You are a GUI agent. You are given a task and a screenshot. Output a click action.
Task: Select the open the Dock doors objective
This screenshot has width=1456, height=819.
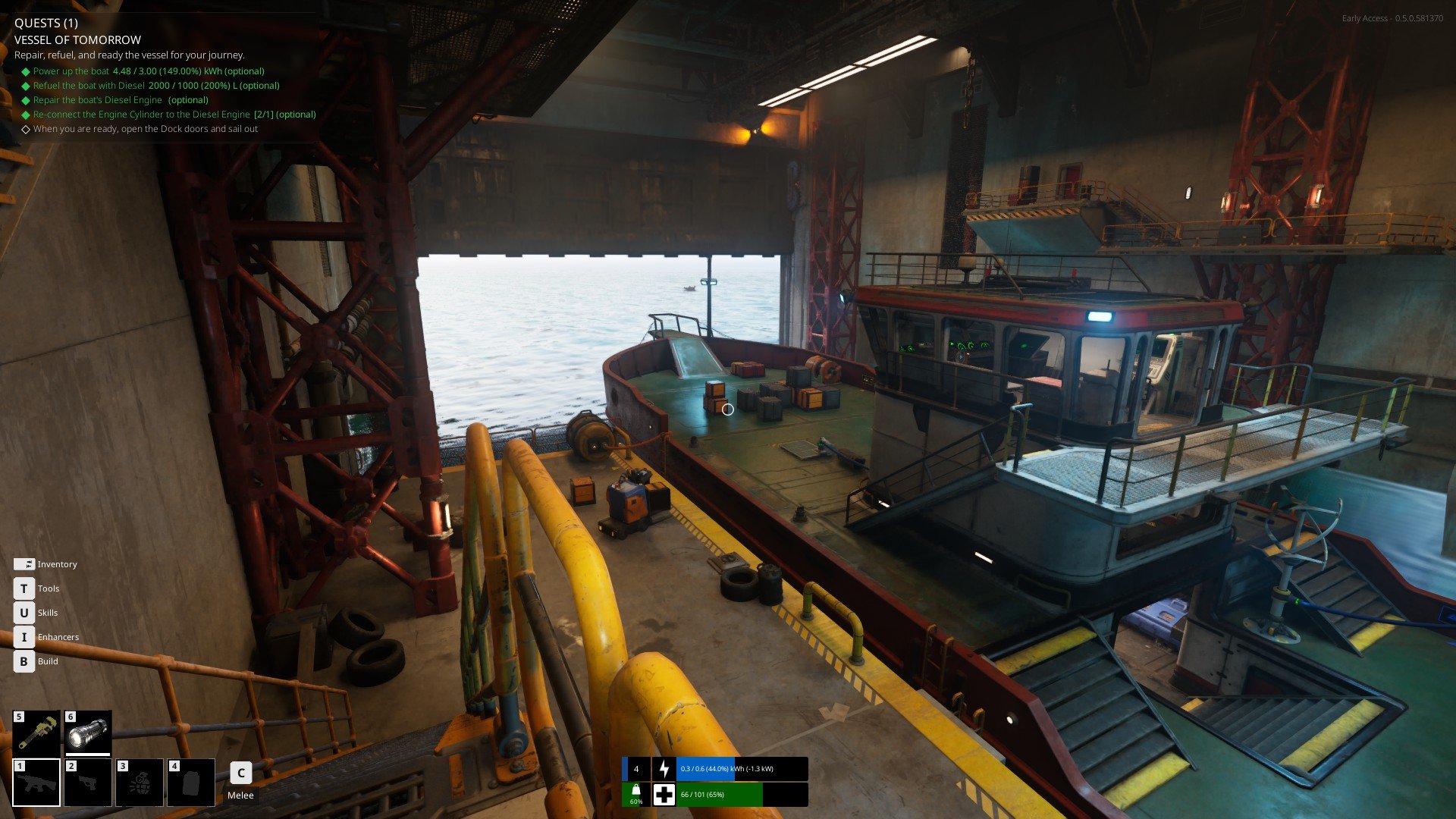tap(146, 129)
